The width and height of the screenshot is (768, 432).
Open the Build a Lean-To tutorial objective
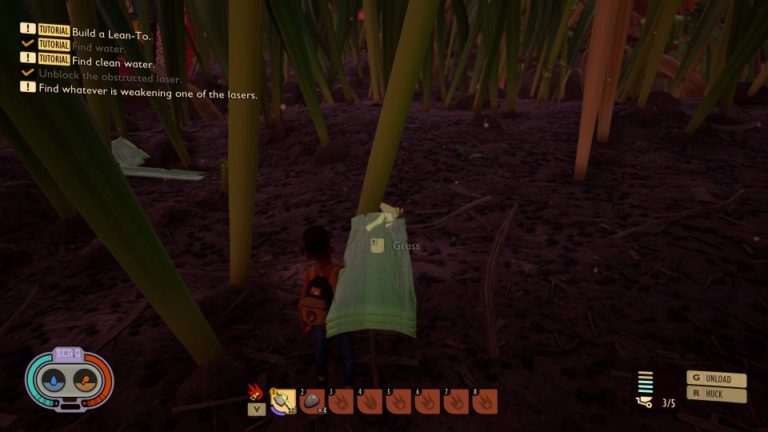click(114, 31)
